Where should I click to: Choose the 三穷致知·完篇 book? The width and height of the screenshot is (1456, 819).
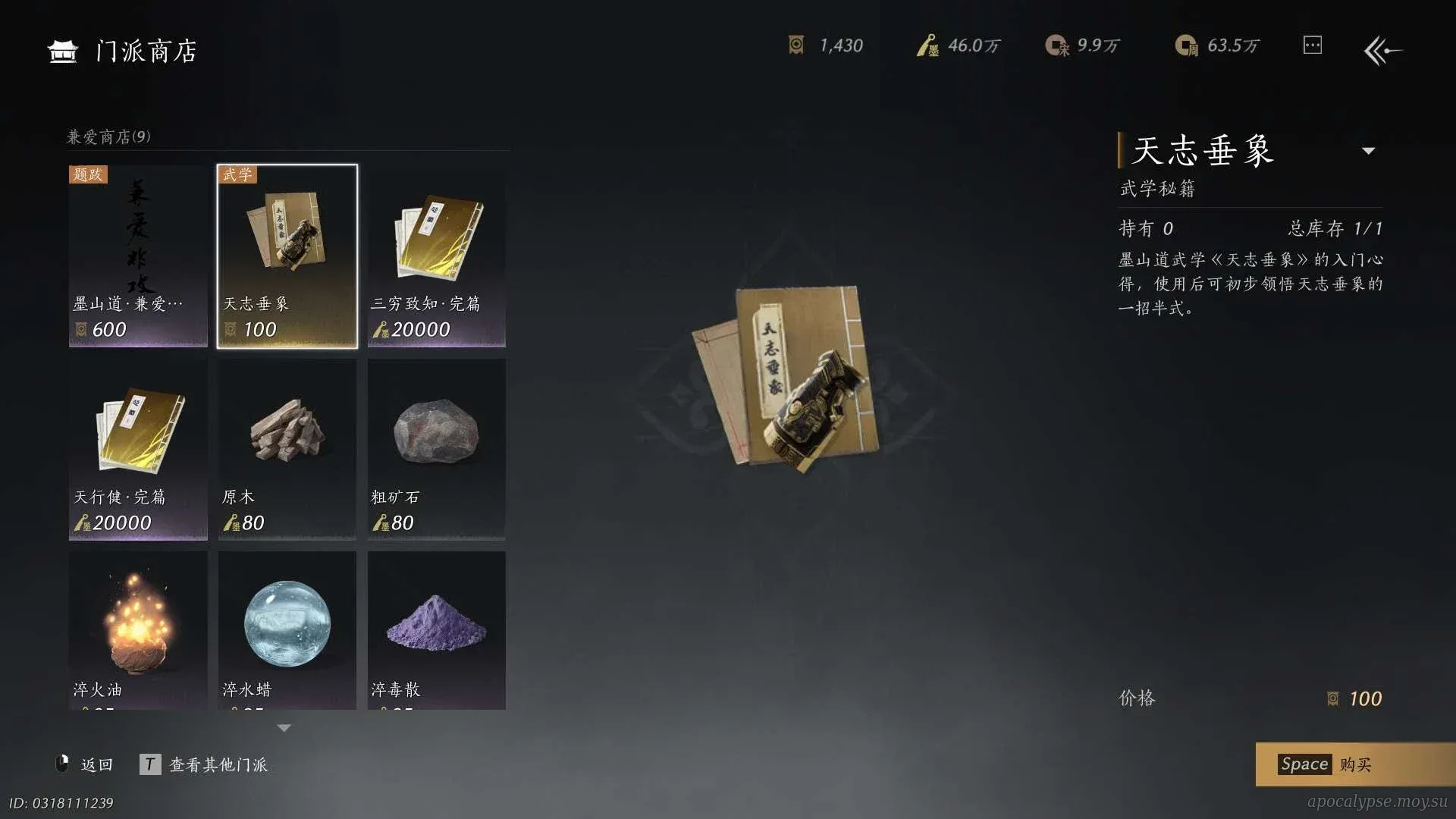[x=436, y=256]
